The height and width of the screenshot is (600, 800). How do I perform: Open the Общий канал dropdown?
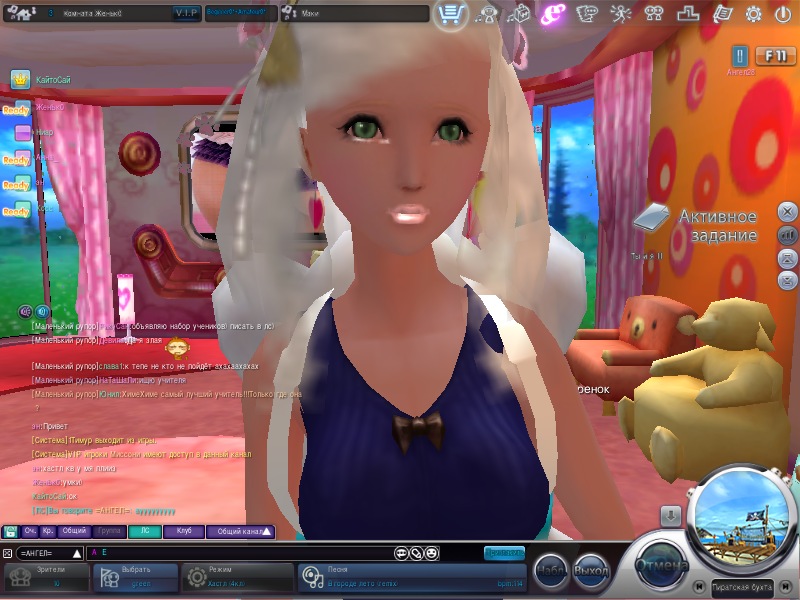click(x=240, y=532)
